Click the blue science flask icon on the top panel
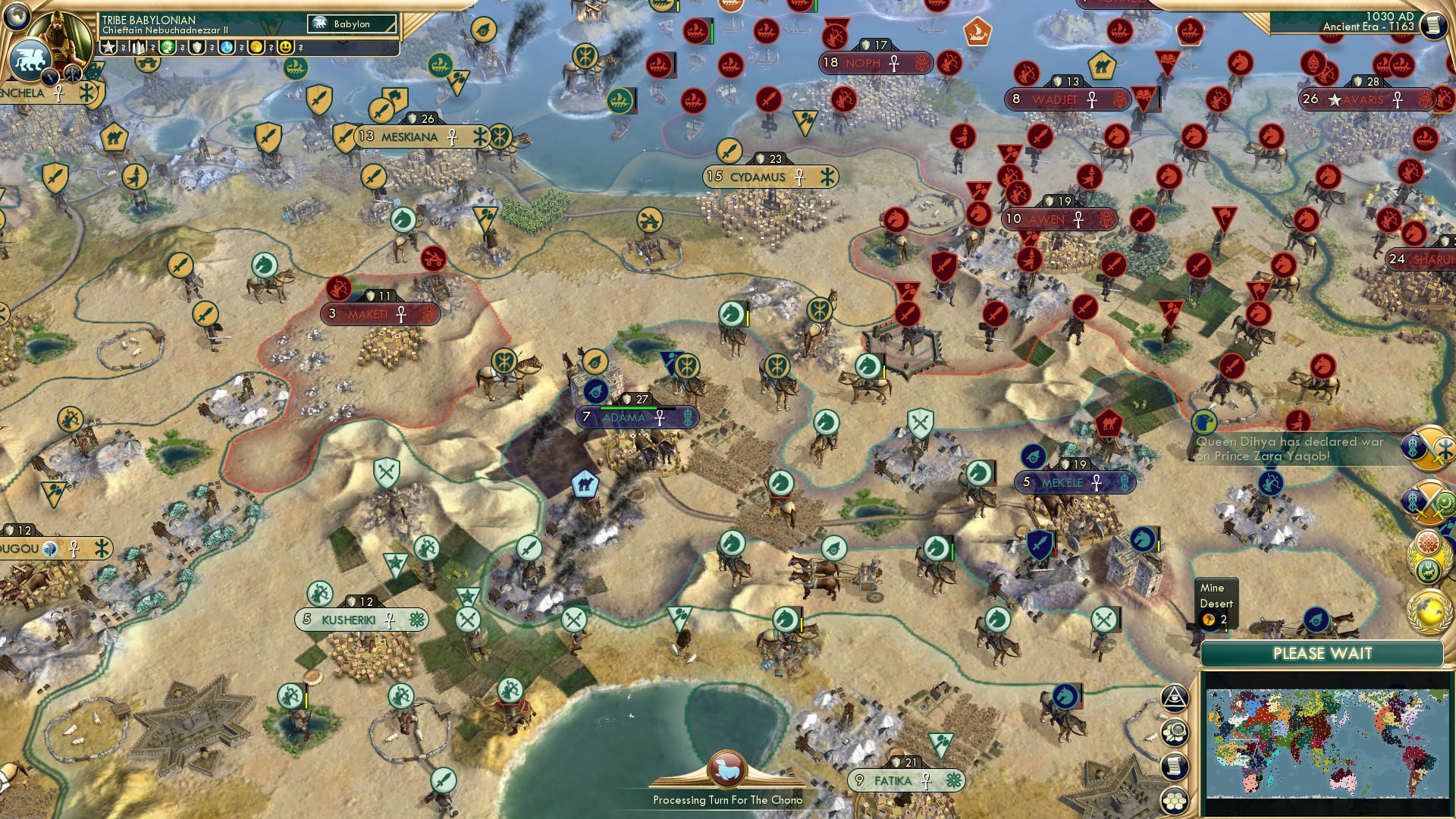 (227, 48)
